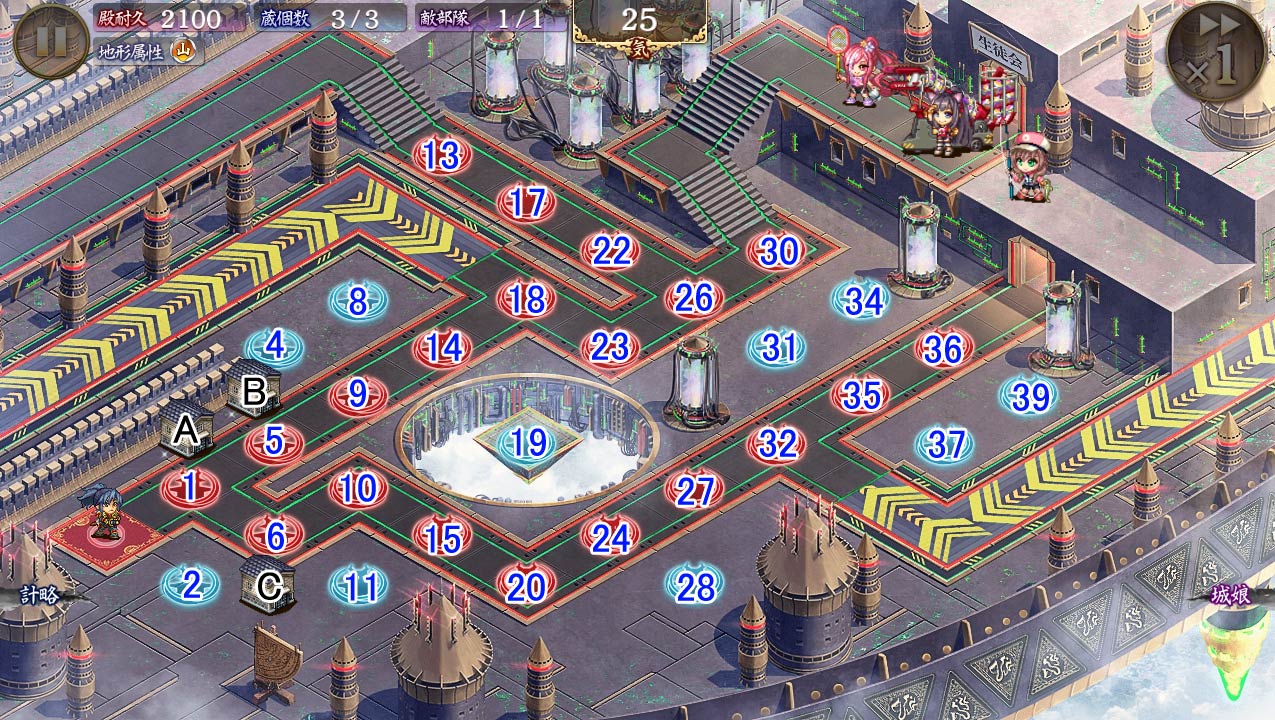1275x720 pixels.
Task: Pick blue placement tile 11
Action: (358, 587)
